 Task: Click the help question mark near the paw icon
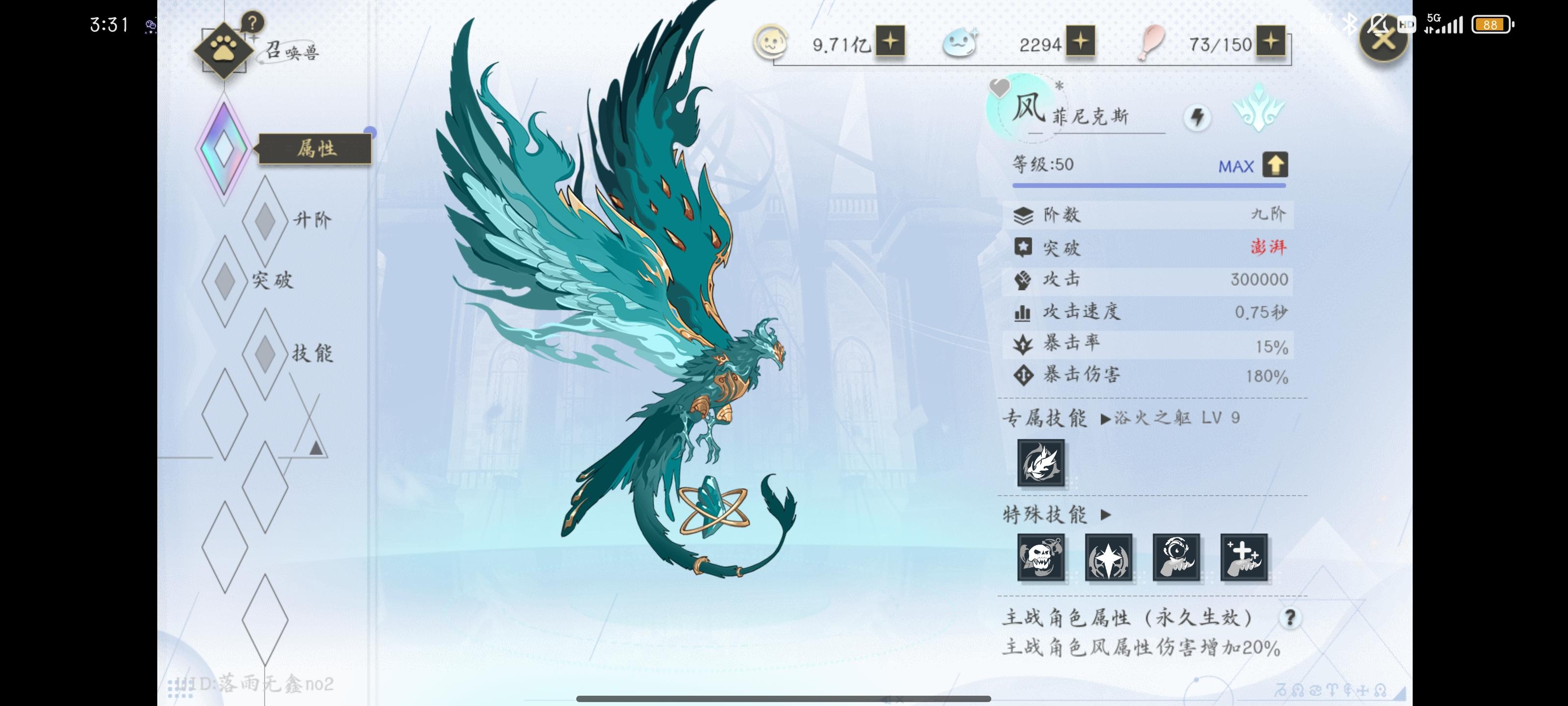pyautogui.click(x=254, y=23)
